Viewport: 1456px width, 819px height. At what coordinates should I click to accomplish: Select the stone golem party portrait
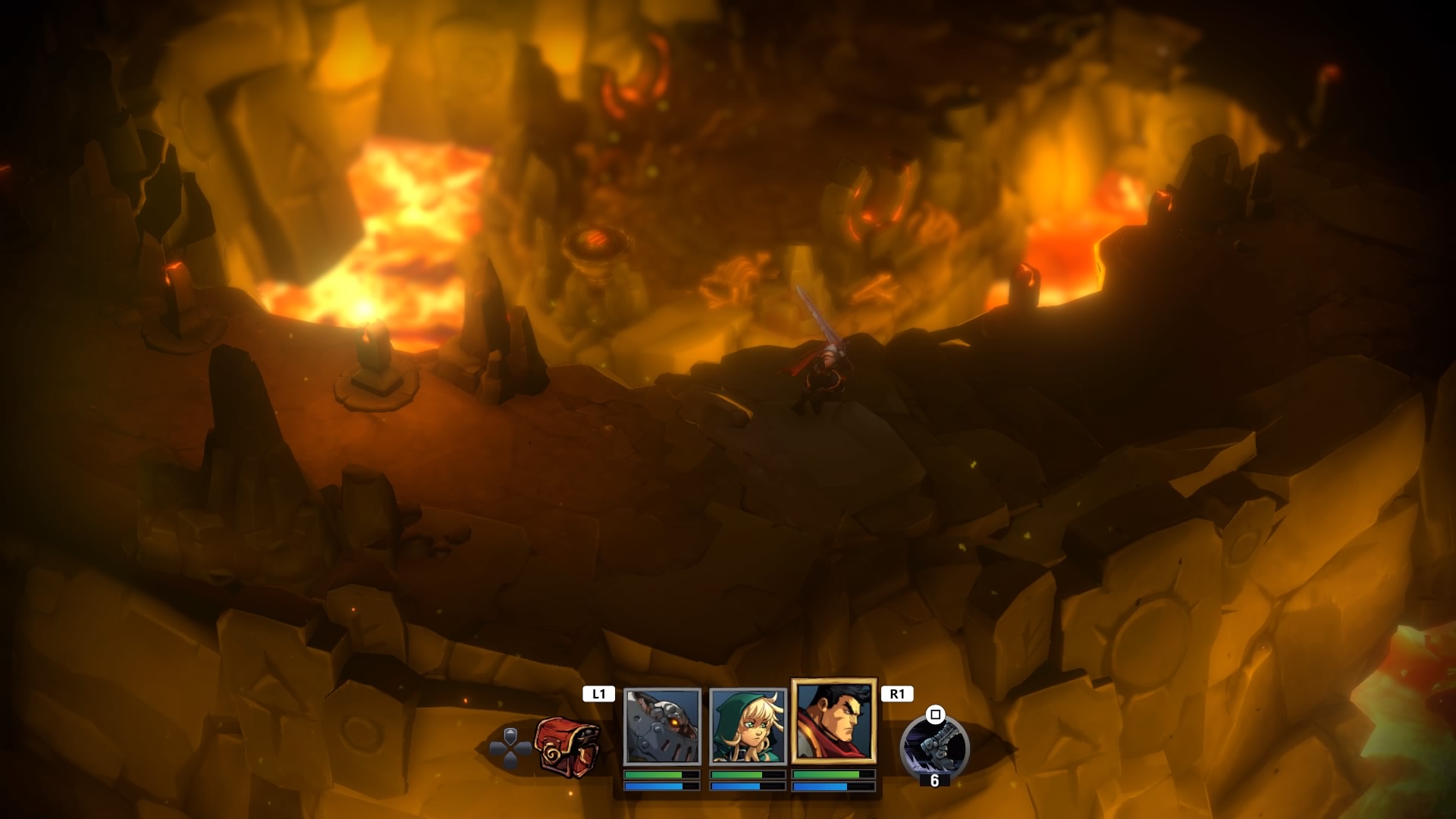tap(662, 726)
